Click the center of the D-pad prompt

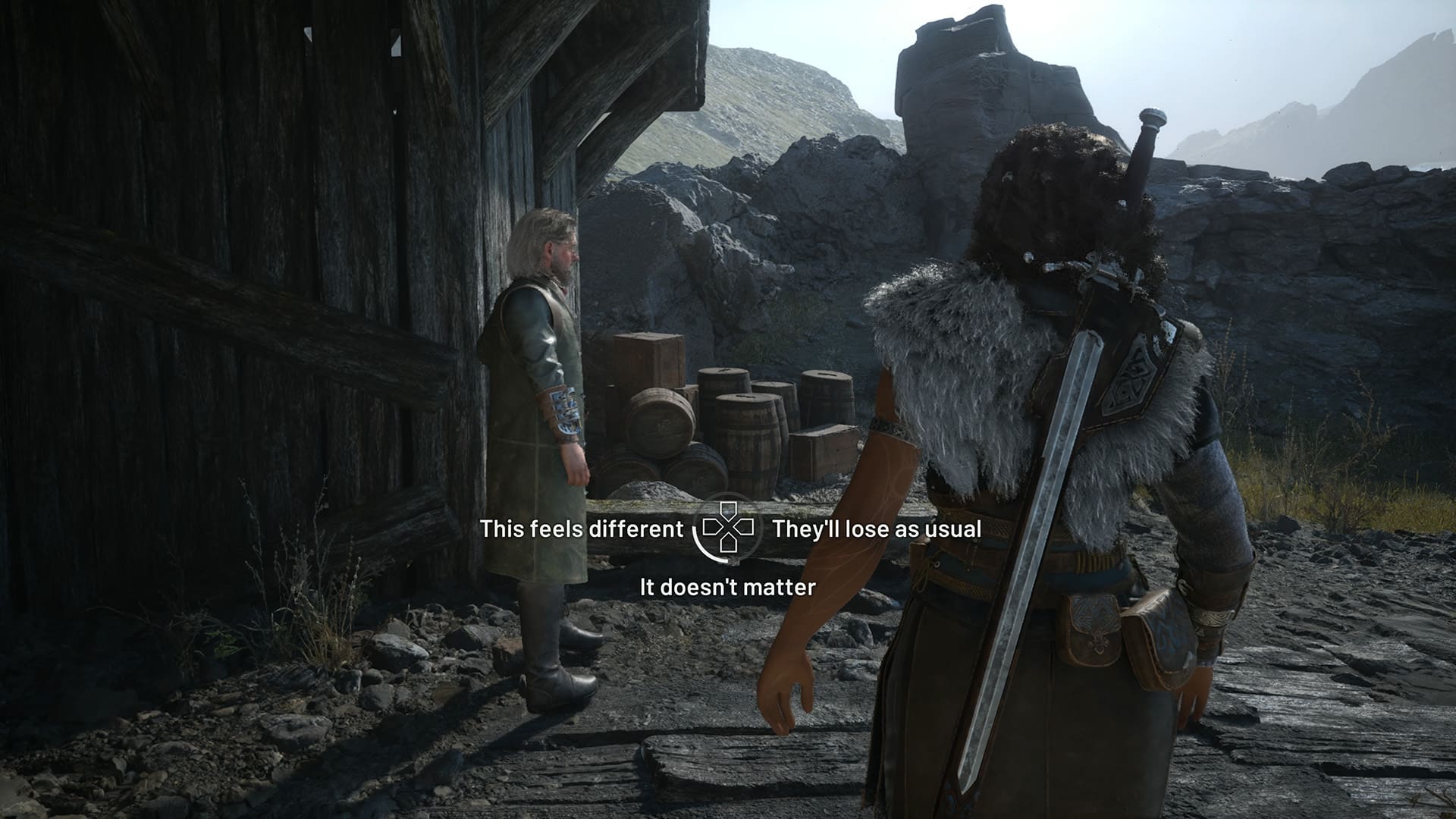click(x=728, y=527)
